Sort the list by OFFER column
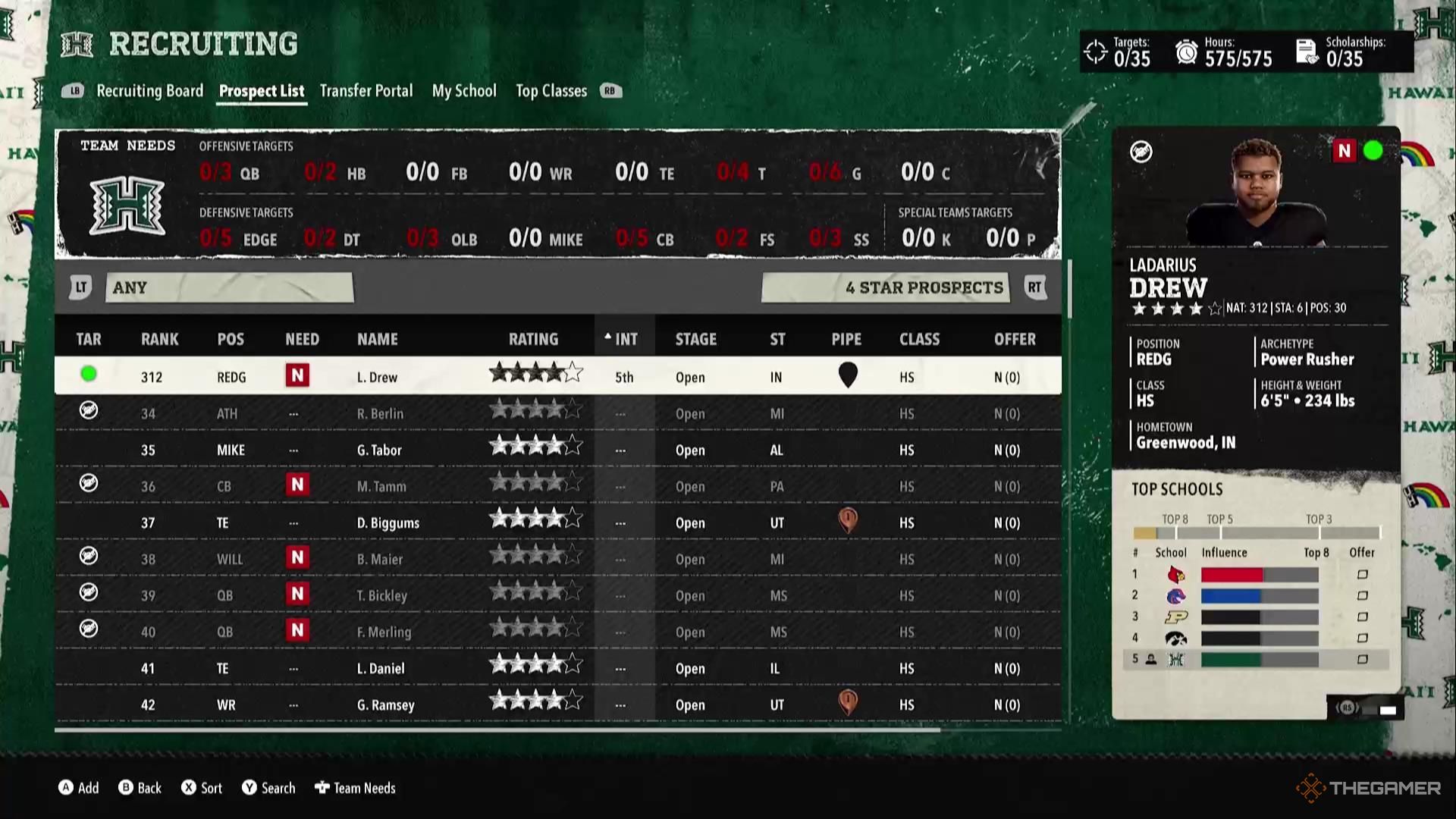This screenshot has height=819, width=1456. 1014,339
